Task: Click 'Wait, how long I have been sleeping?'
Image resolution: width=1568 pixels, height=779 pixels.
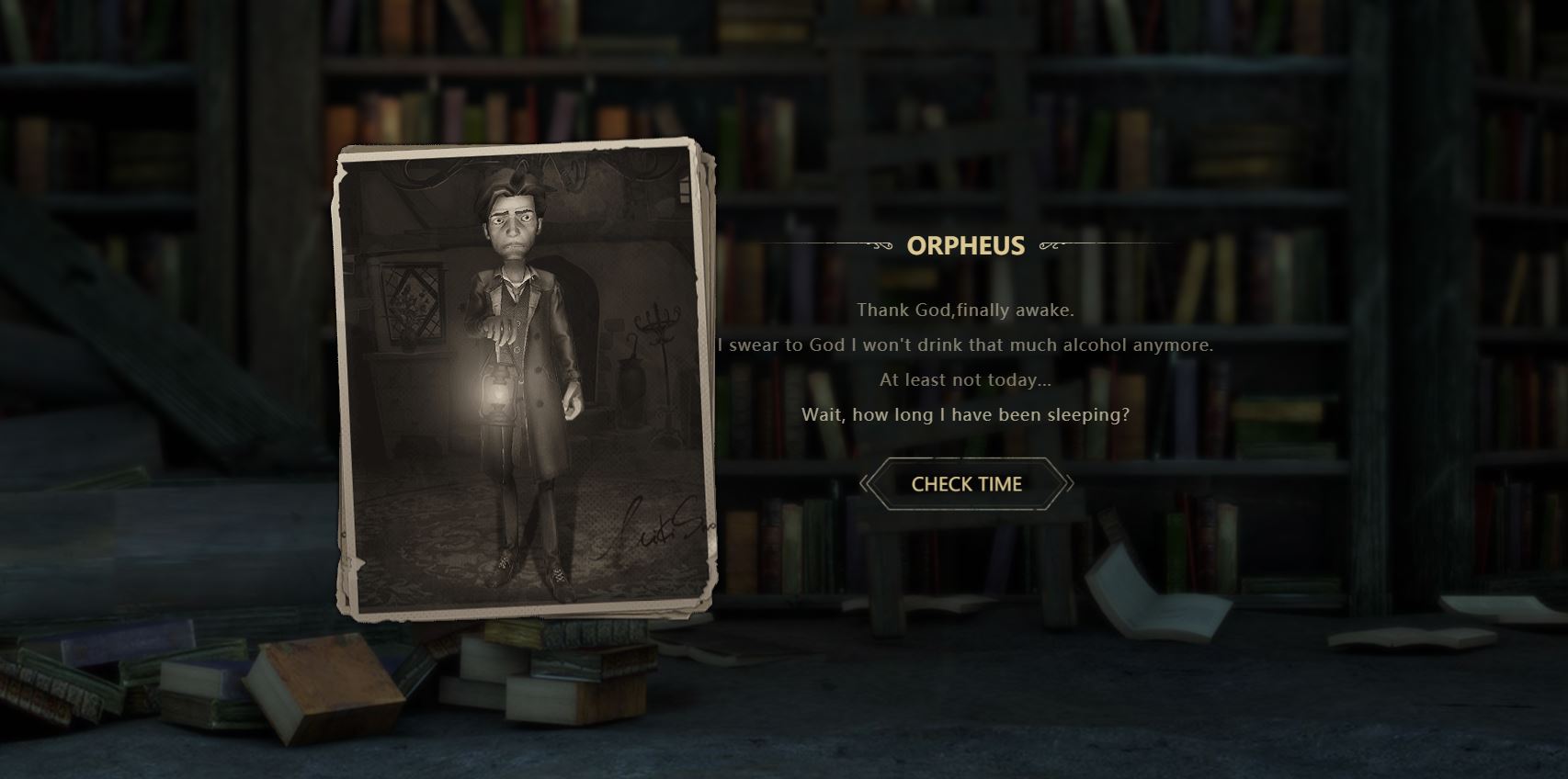Action: pyautogui.click(x=967, y=415)
